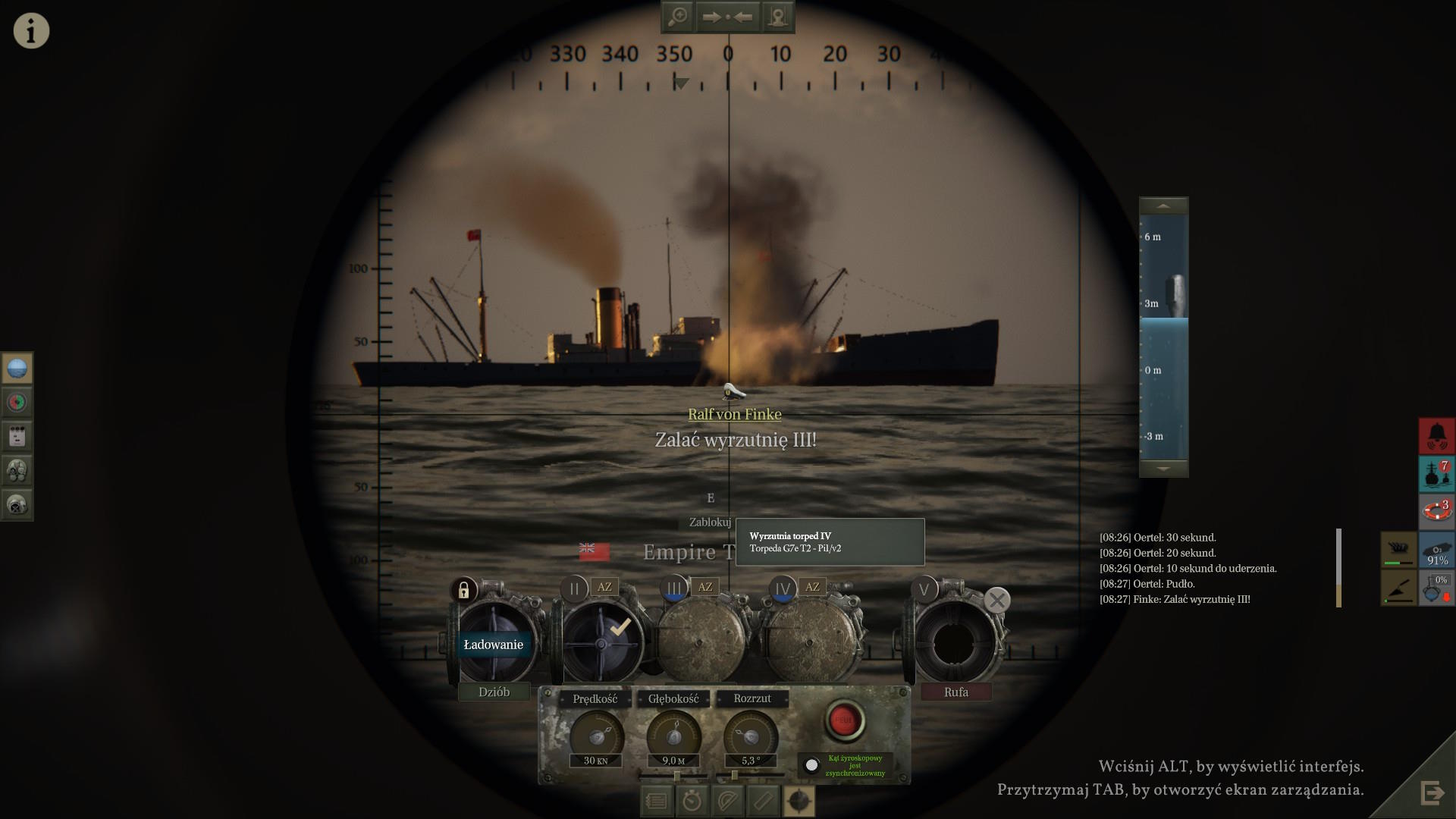
Task: Switch to the binoculars view
Action: [x=17, y=471]
